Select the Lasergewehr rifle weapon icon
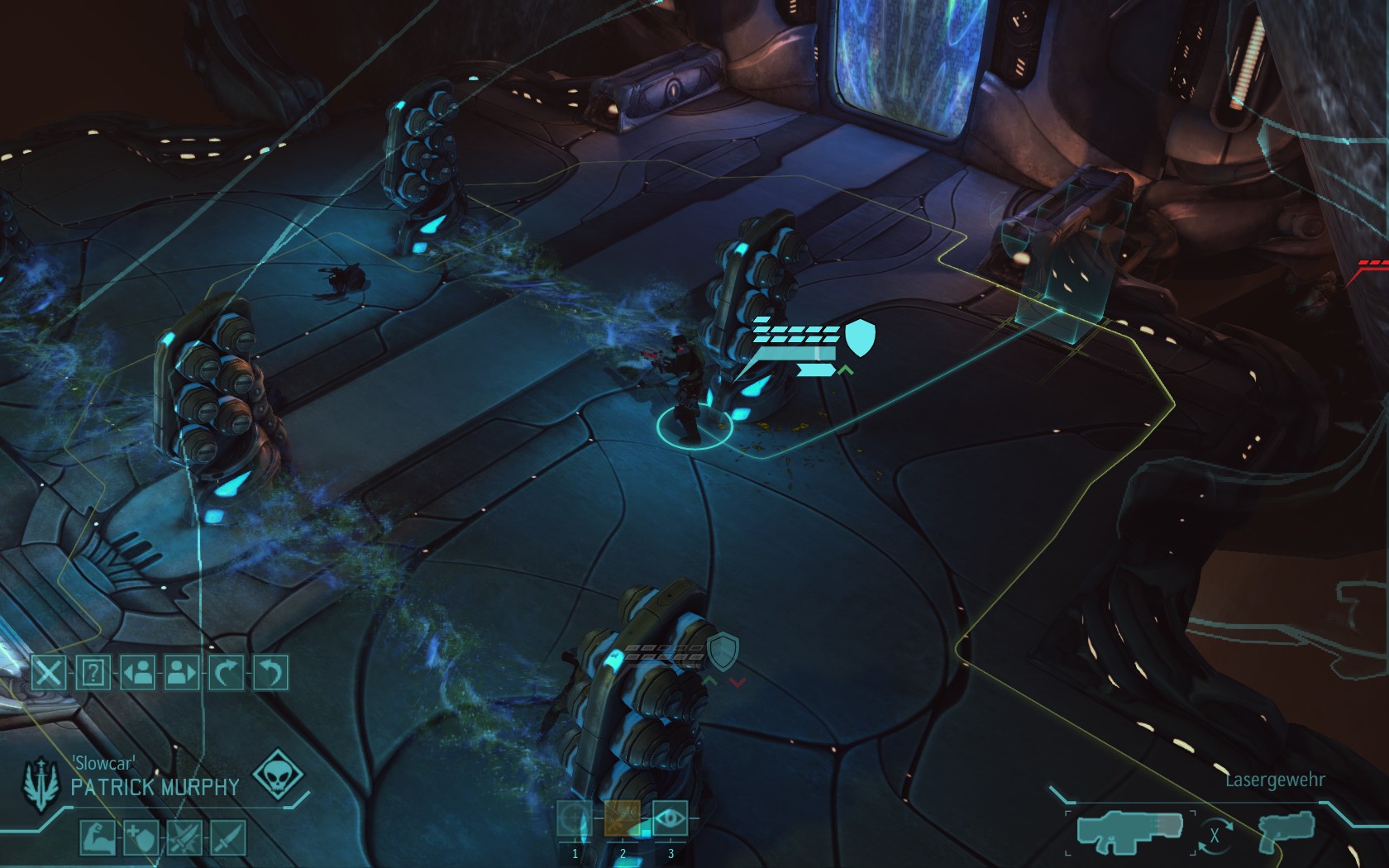Viewport: 1389px width, 868px height. pos(1129,832)
